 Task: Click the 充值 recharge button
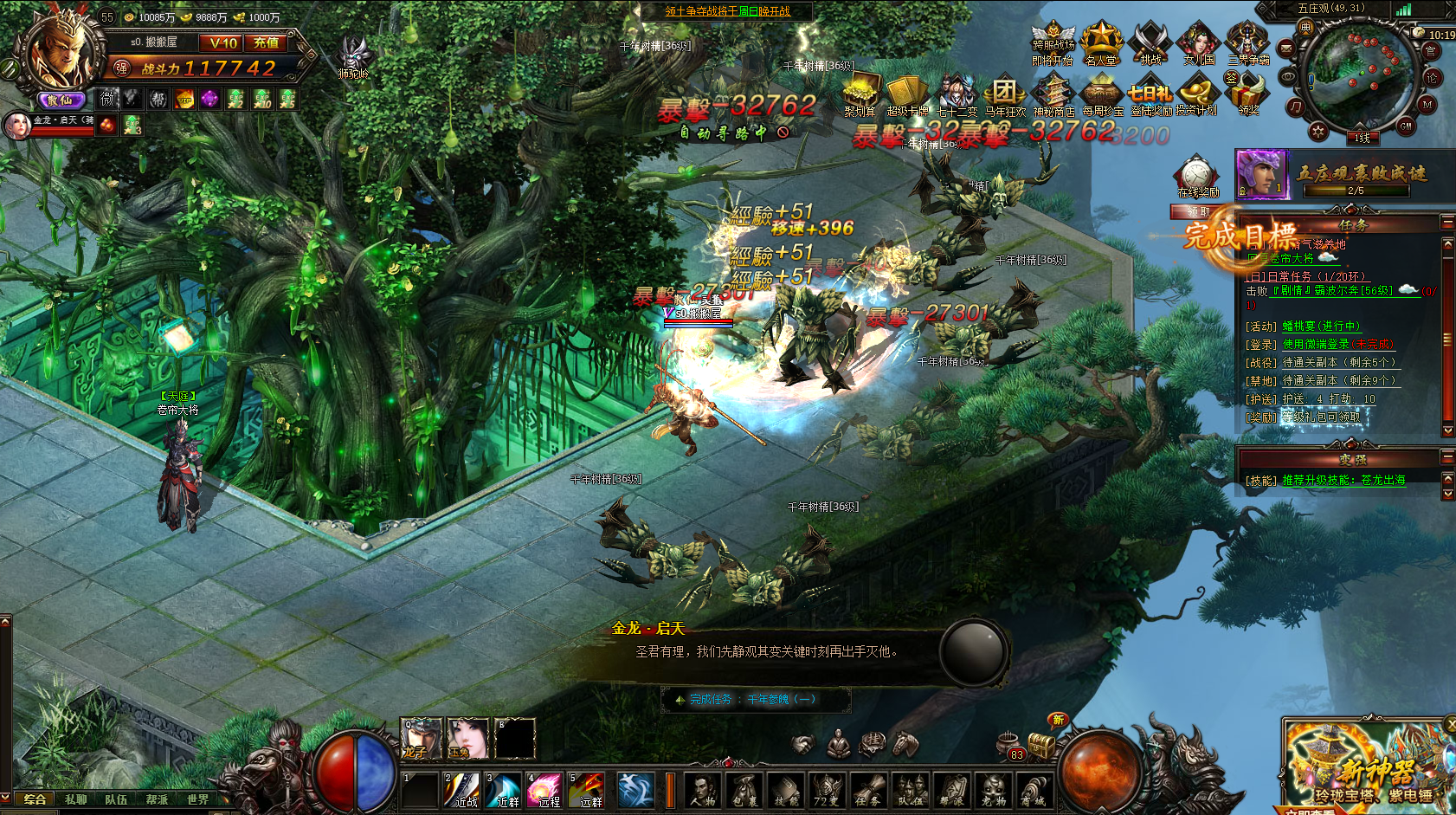[x=266, y=42]
